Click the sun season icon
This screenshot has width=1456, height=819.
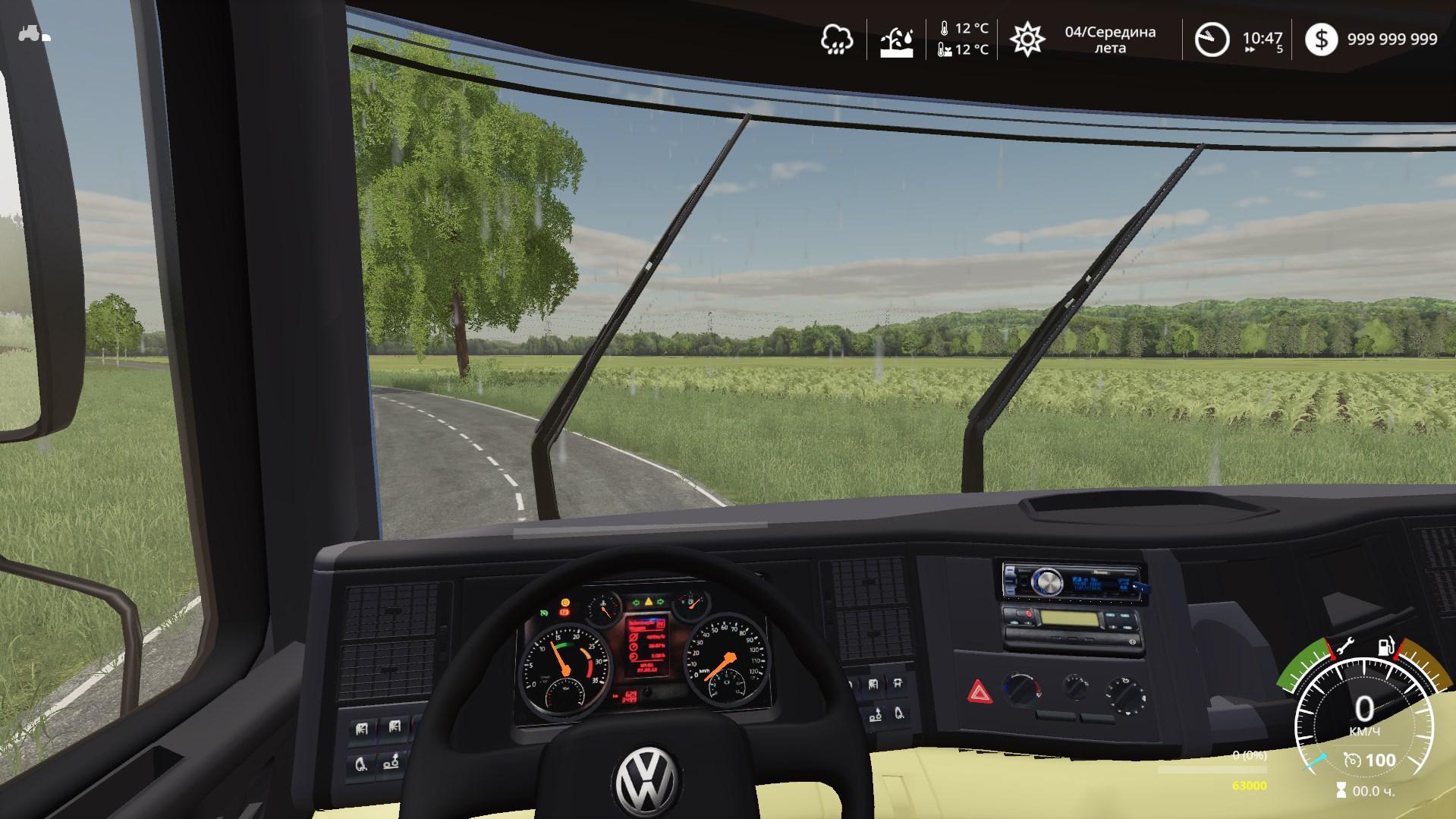(1027, 39)
